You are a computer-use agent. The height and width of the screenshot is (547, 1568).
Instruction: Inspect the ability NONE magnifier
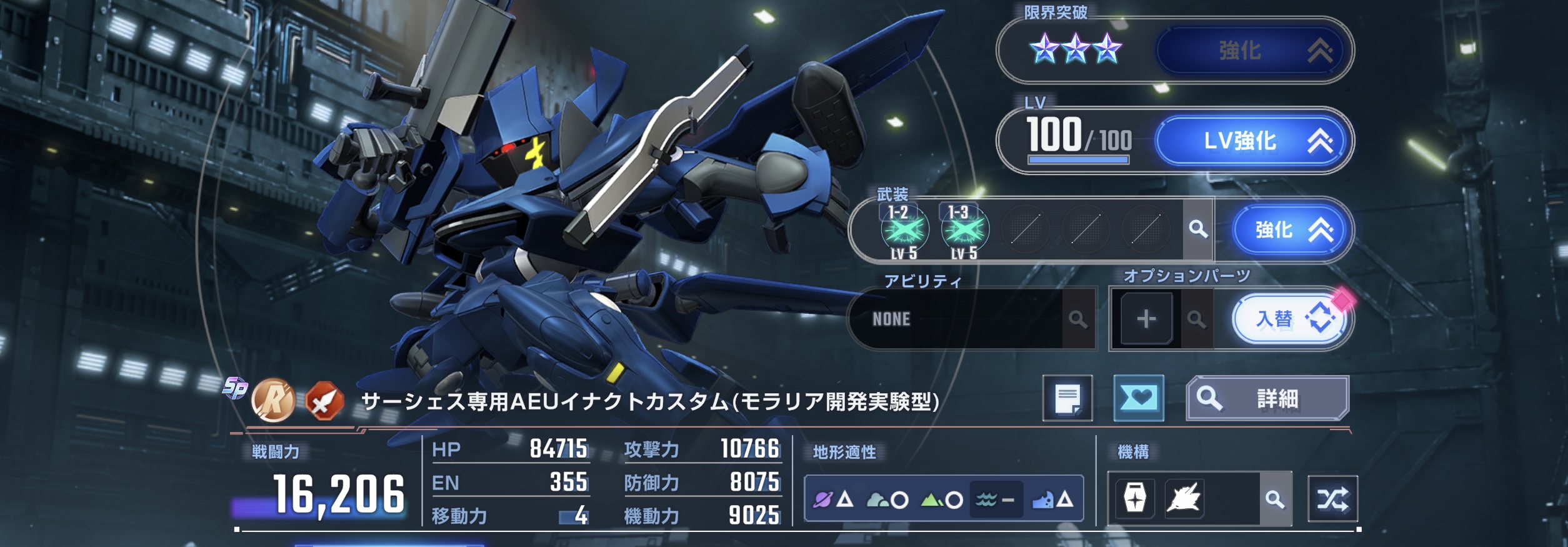1077,319
